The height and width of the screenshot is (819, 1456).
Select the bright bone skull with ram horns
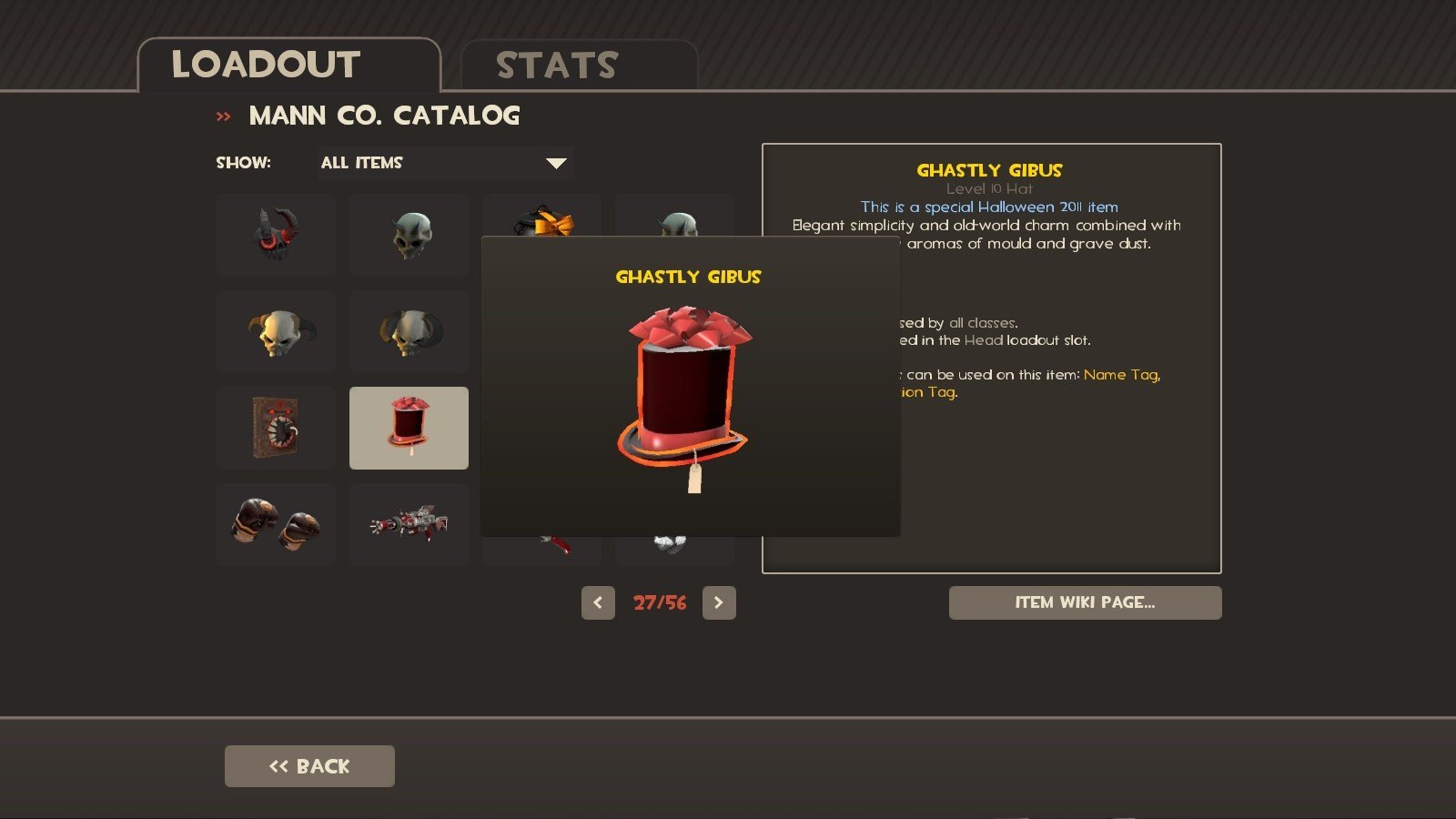click(276, 332)
